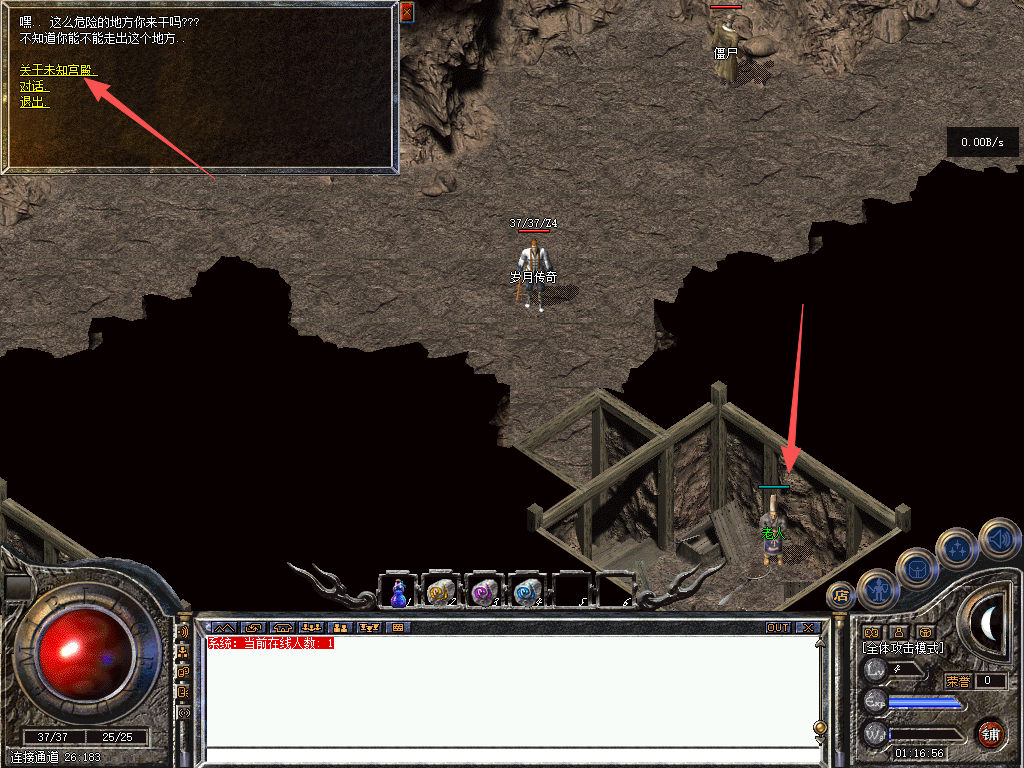Viewport: 1024px width, 768px height.
Task: Open the character equipment panel
Action: (x=878, y=589)
